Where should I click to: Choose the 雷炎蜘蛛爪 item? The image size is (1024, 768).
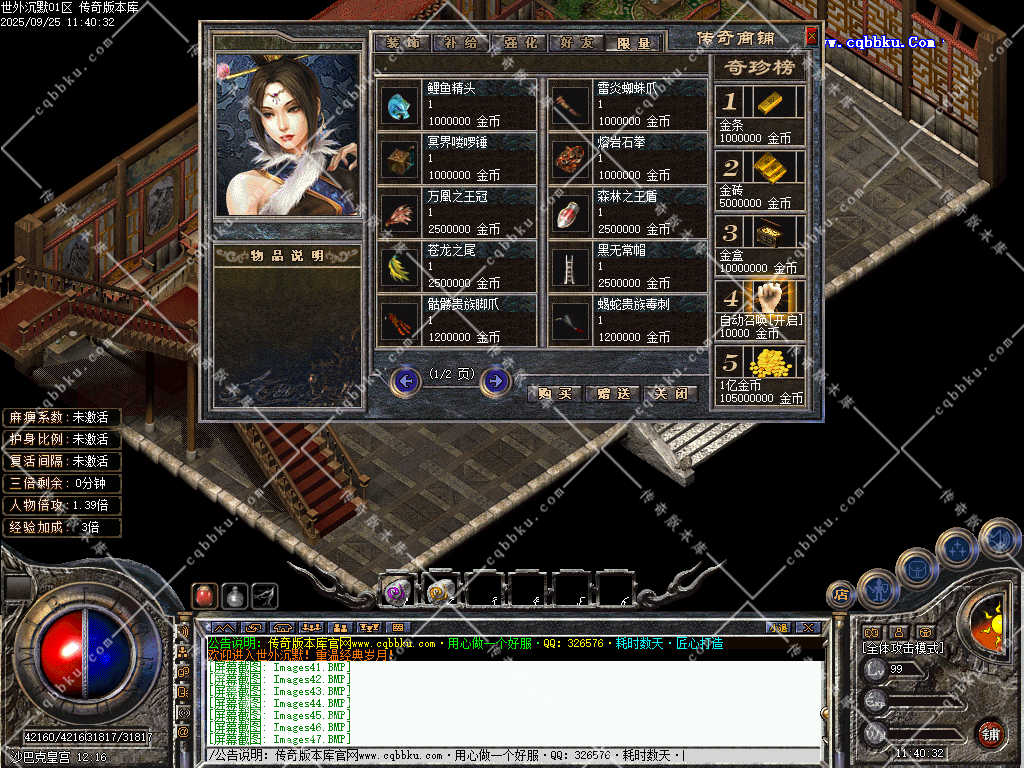[x=628, y=104]
